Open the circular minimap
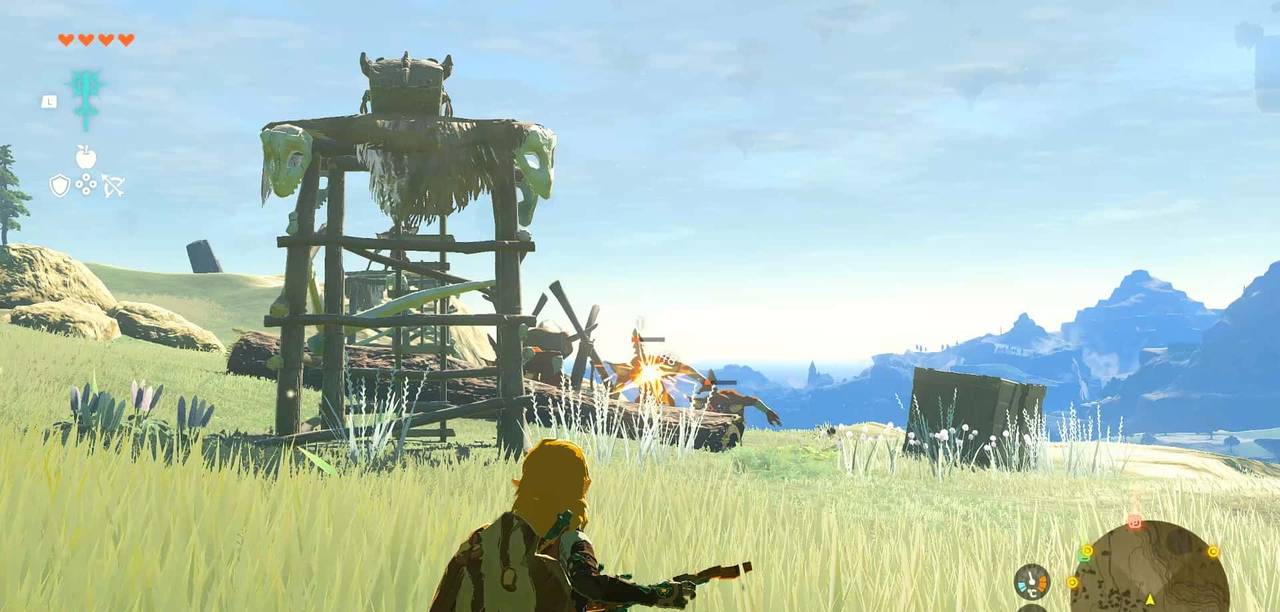Image resolution: width=1280 pixels, height=612 pixels. click(x=1150, y=570)
